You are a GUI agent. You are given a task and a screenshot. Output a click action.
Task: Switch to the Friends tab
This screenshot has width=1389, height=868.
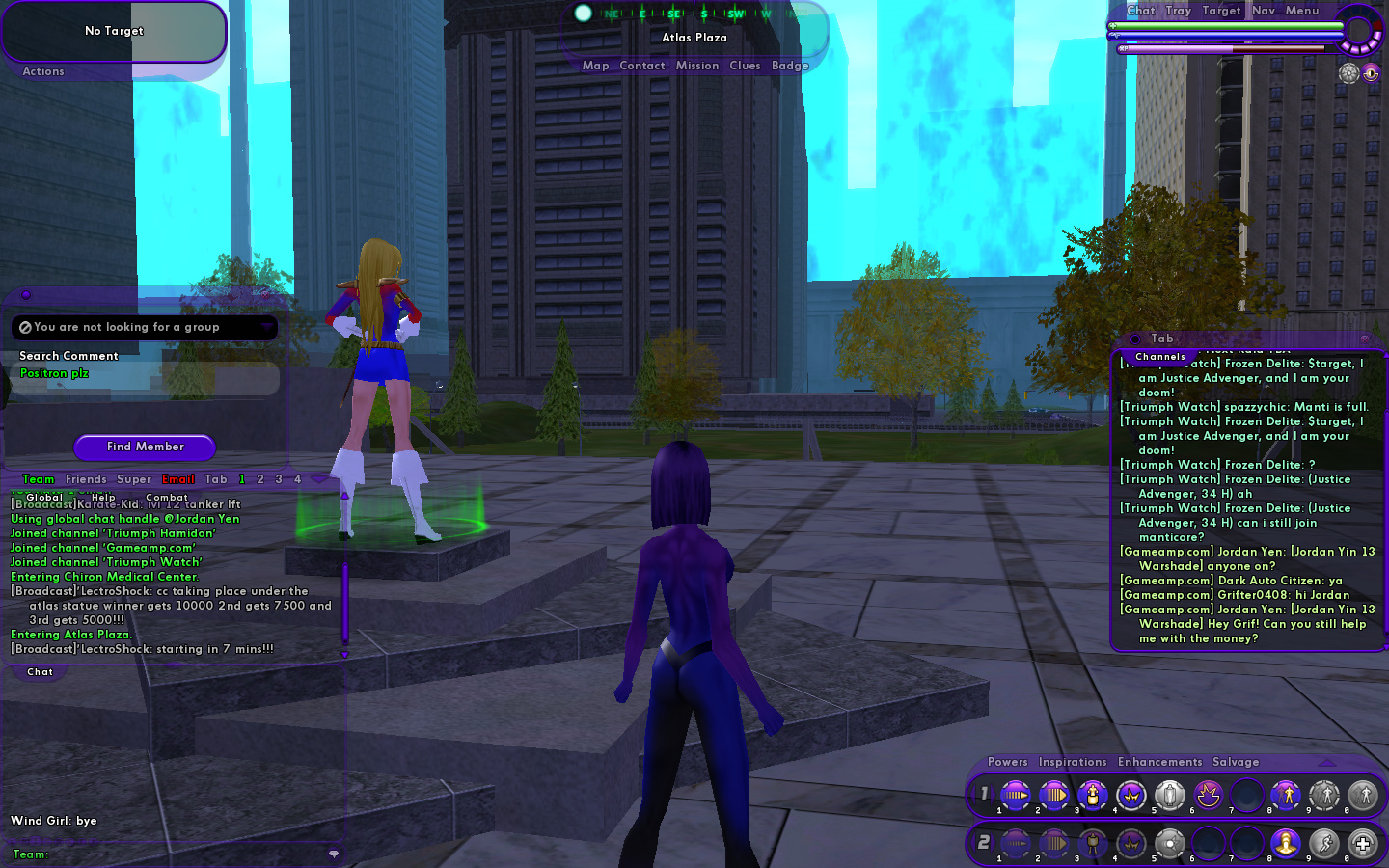(x=86, y=479)
